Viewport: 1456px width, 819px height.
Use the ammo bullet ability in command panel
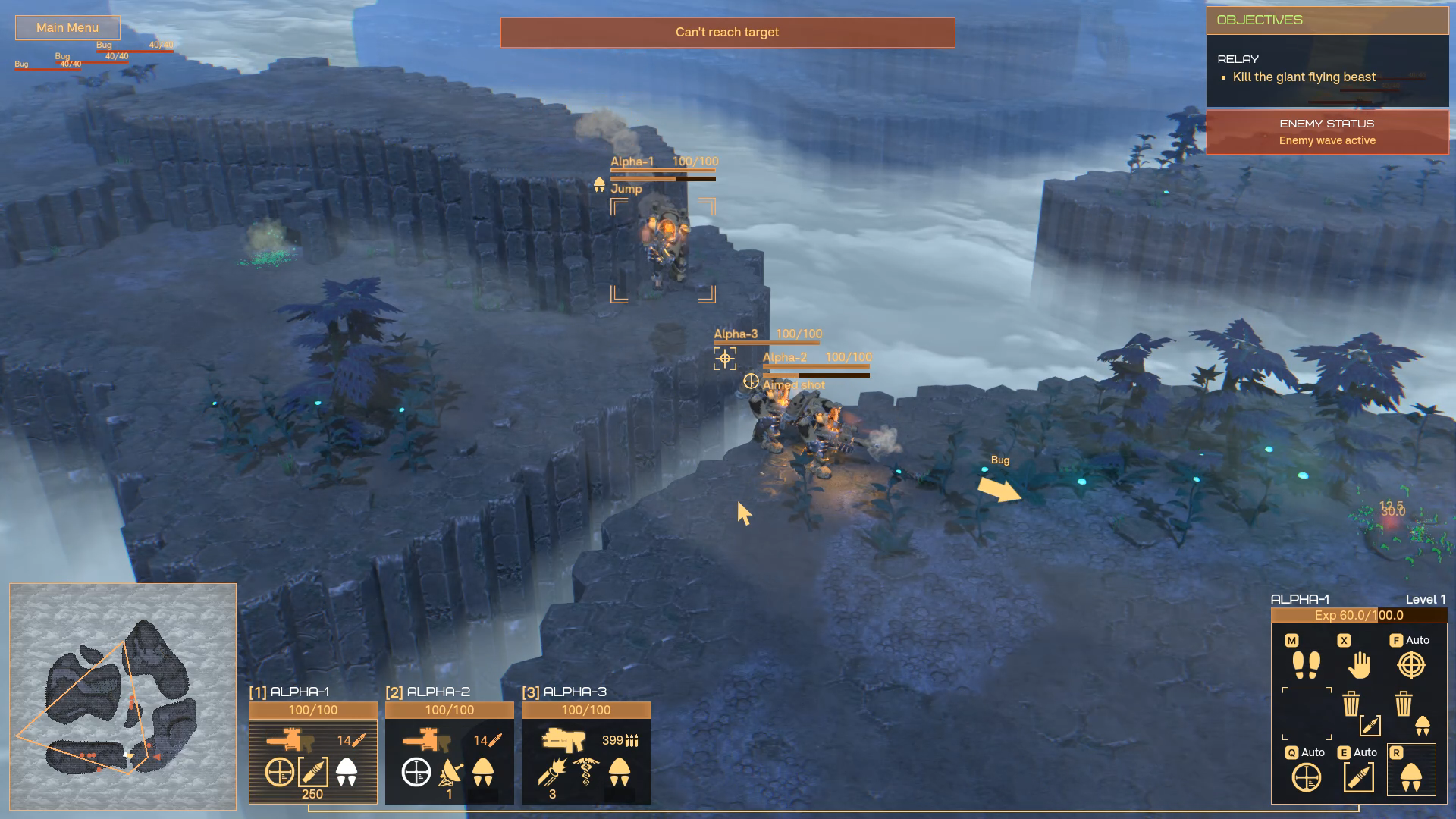[1359, 777]
